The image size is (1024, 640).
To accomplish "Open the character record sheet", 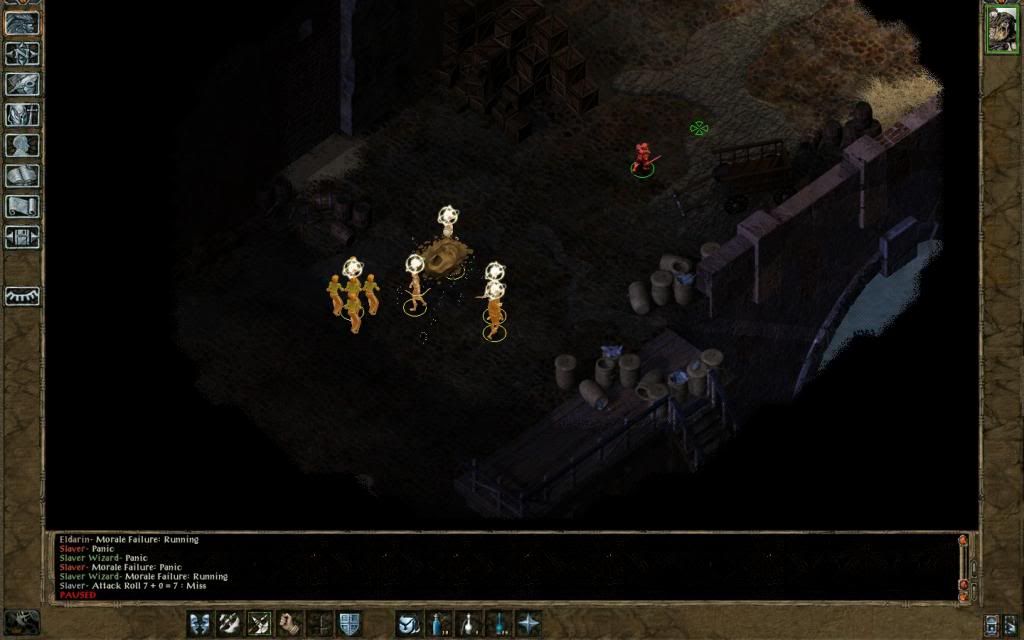I will tap(22, 145).
